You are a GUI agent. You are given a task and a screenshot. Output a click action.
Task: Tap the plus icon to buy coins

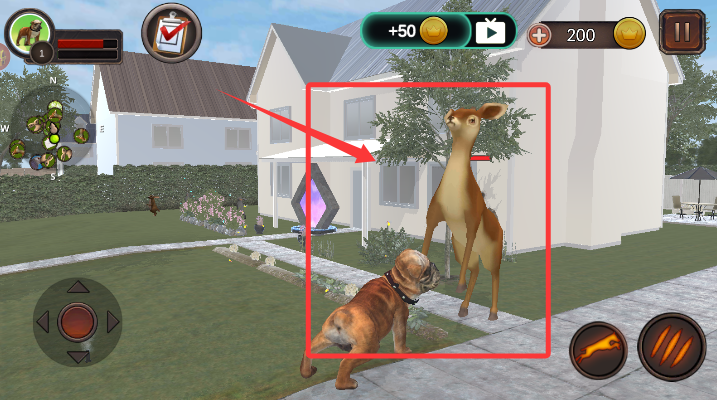(x=540, y=36)
